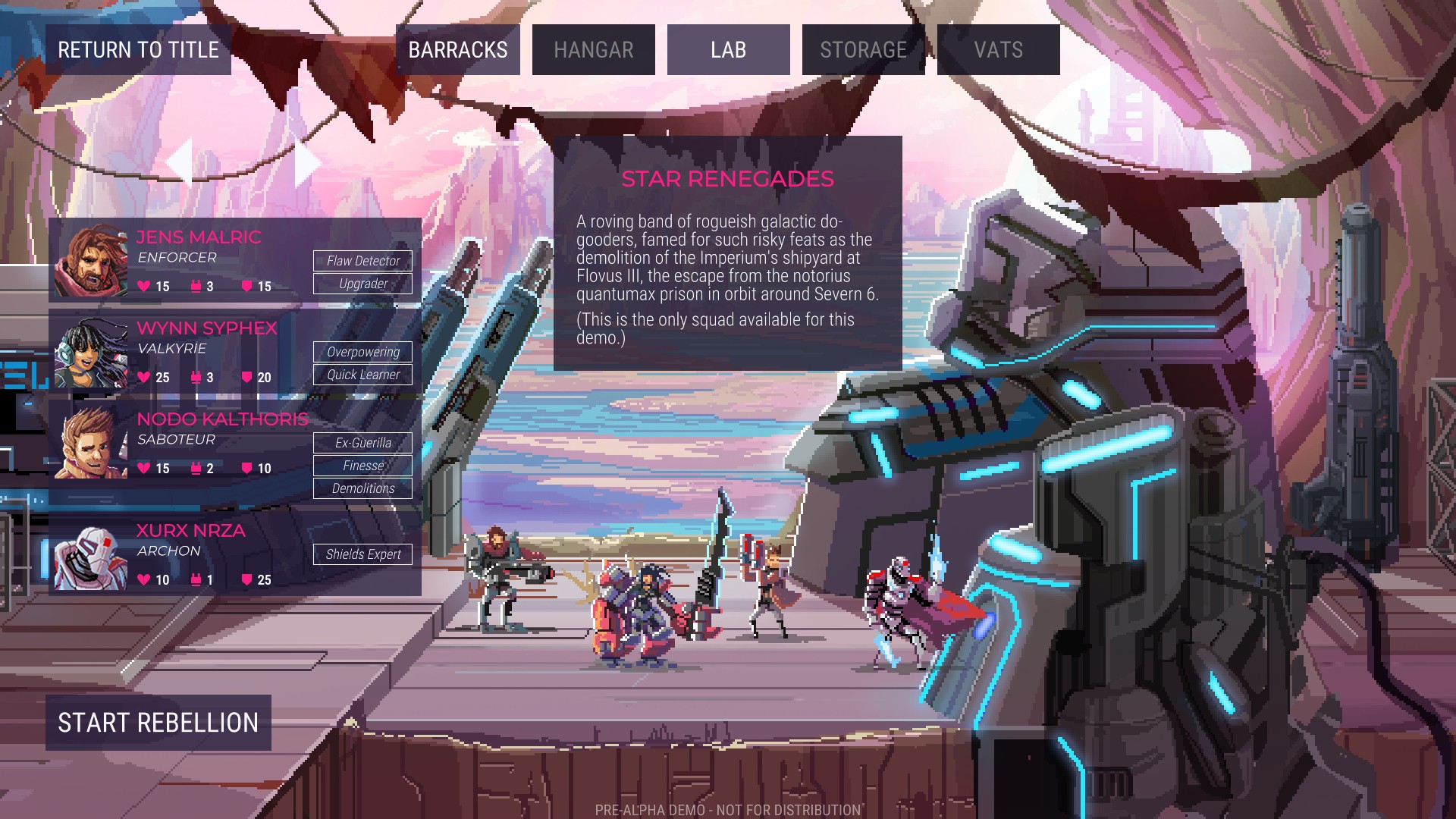The width and height of the screenshot is (1456, 819).
Task: Select Jens Malric's portrait
Action: tap(90, 262)
